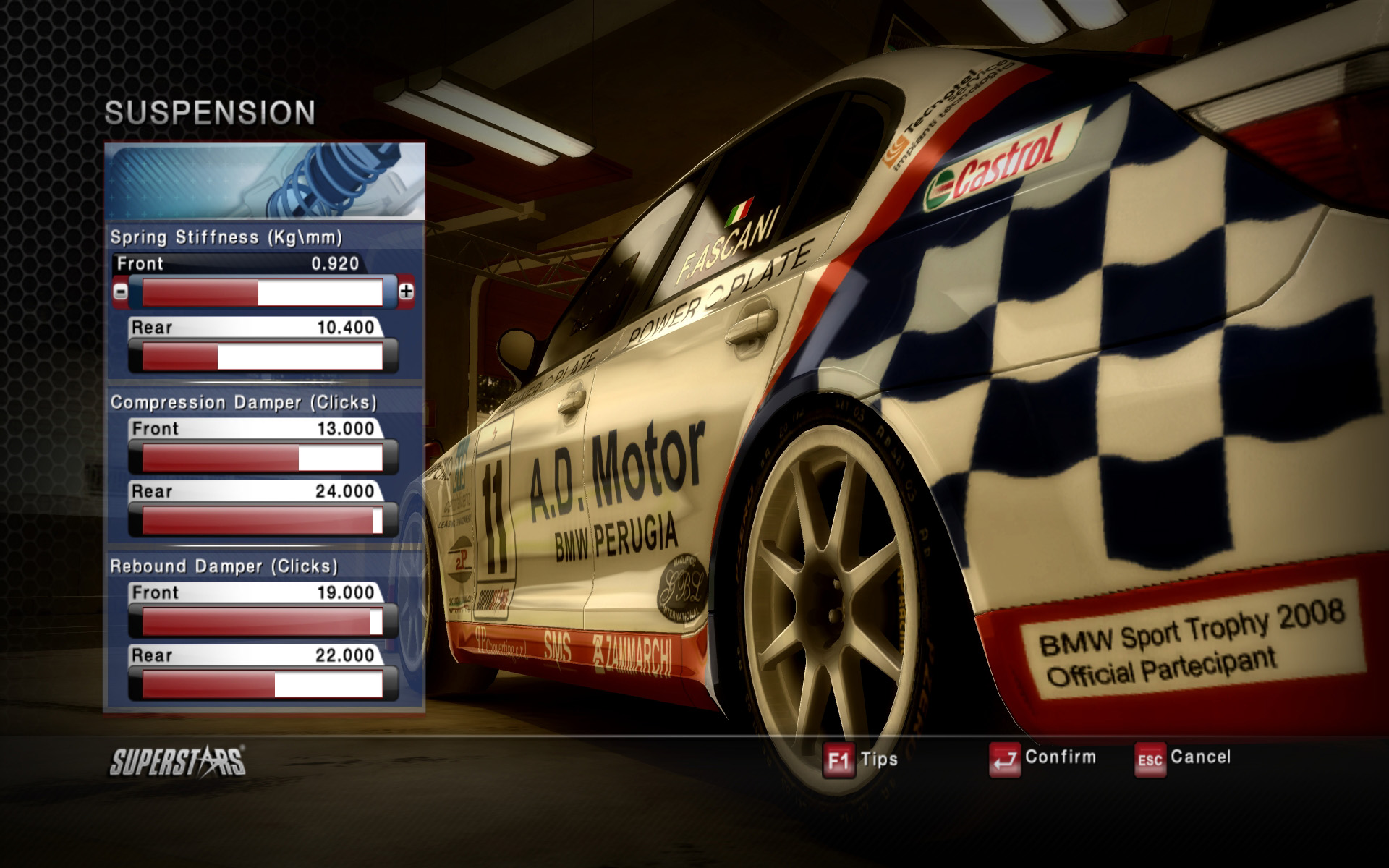
Task: Decrease front spring stiffness with minus button
Action: [120, 292]
